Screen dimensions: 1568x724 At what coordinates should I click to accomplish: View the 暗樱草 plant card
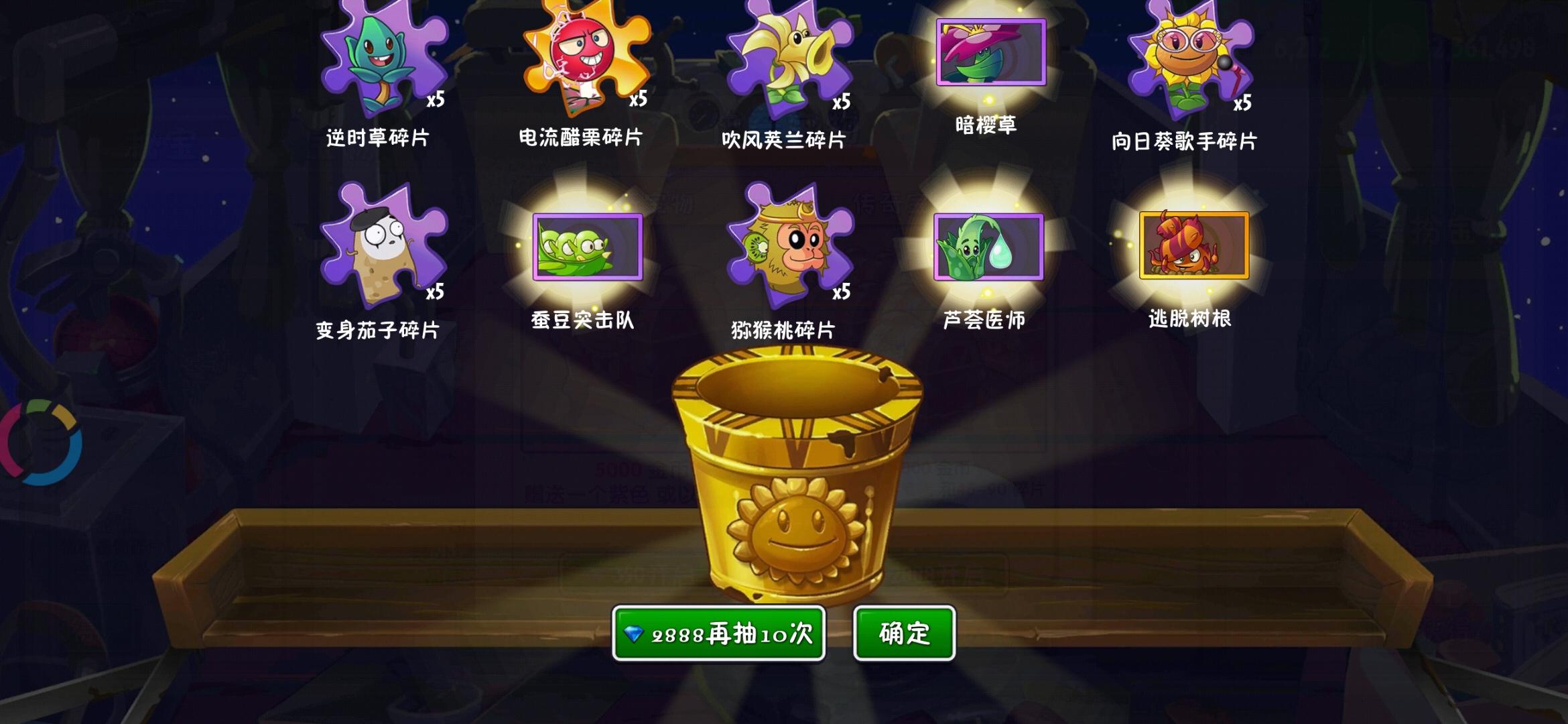[x=990, y=52]
